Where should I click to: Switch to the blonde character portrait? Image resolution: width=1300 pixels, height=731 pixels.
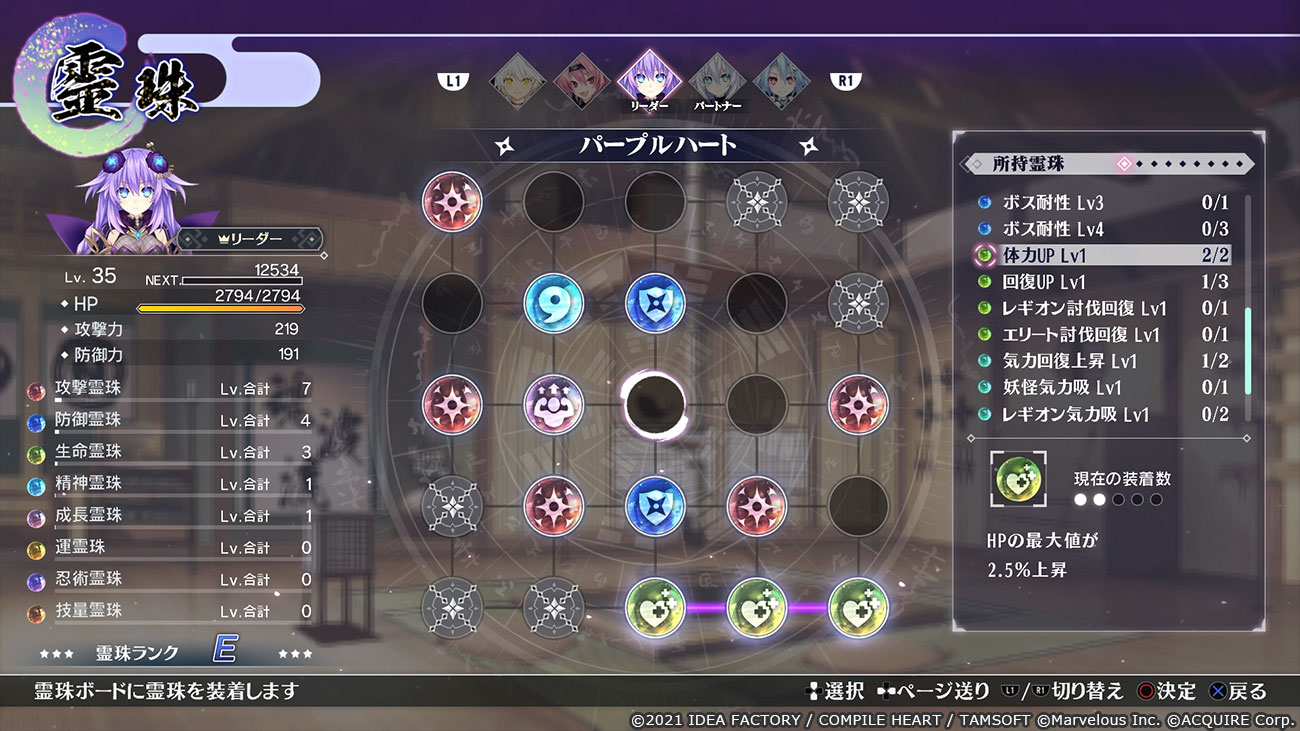(519, 81)
